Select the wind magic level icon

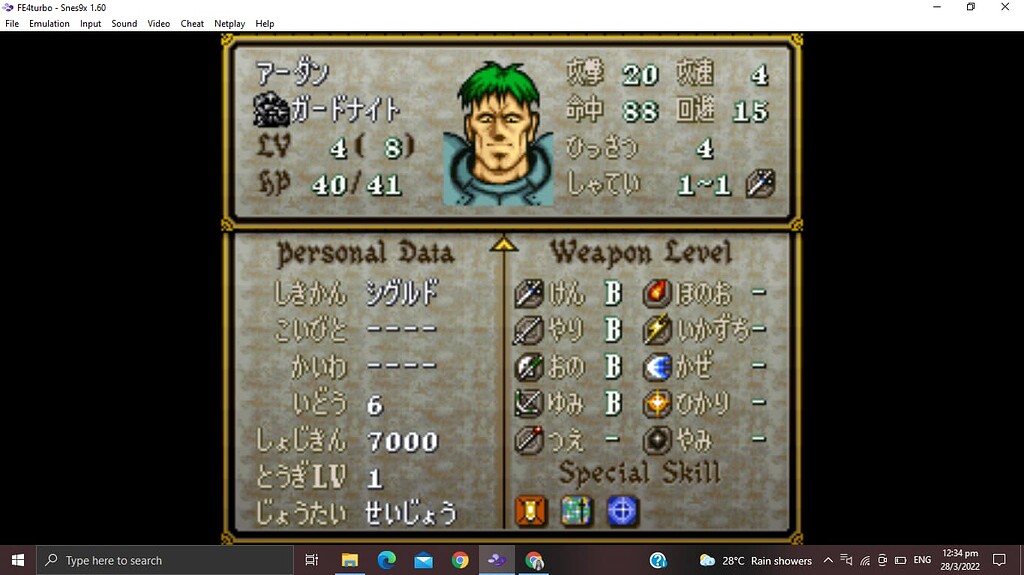tap(657, 366)
